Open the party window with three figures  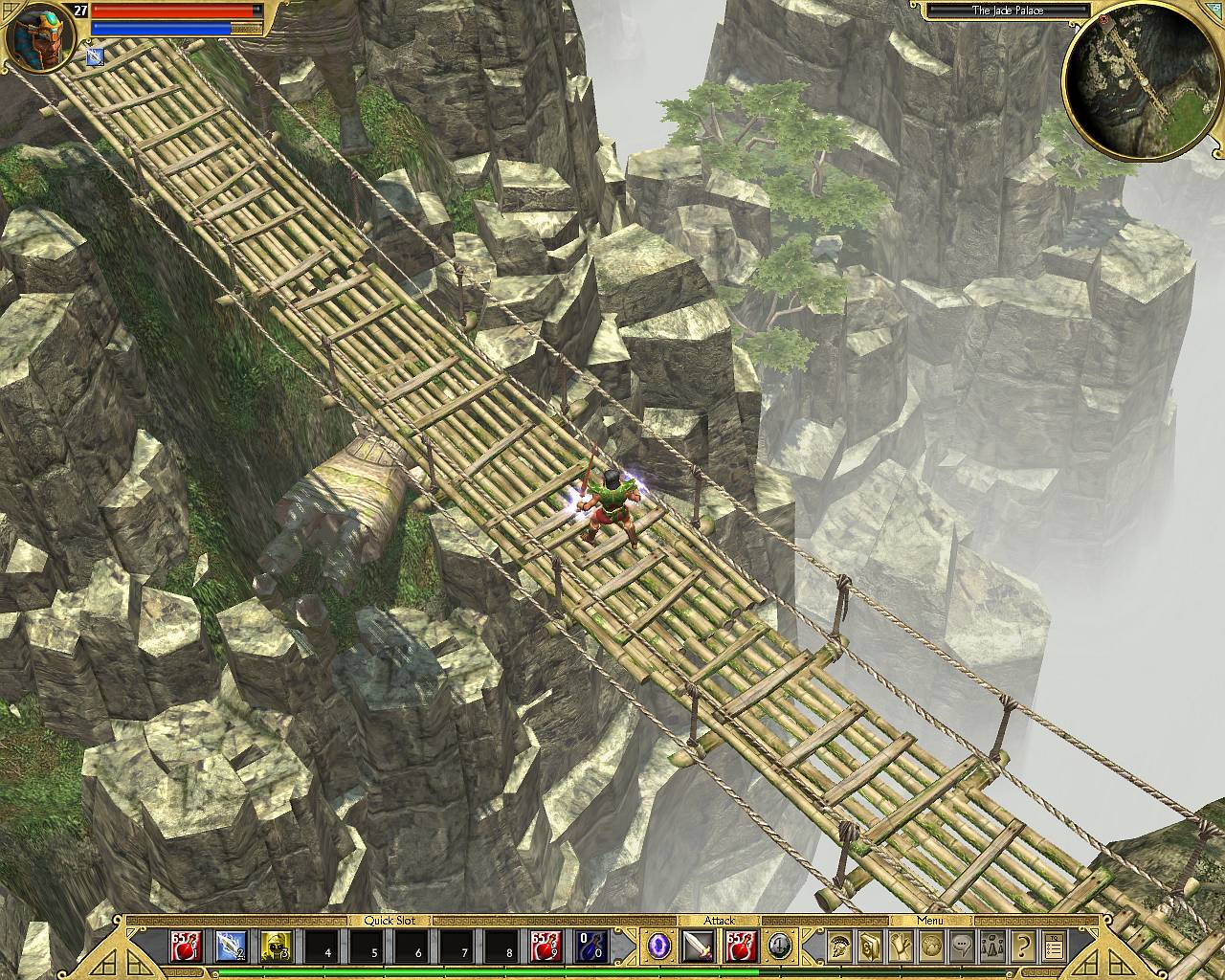(x=992, y=946)
